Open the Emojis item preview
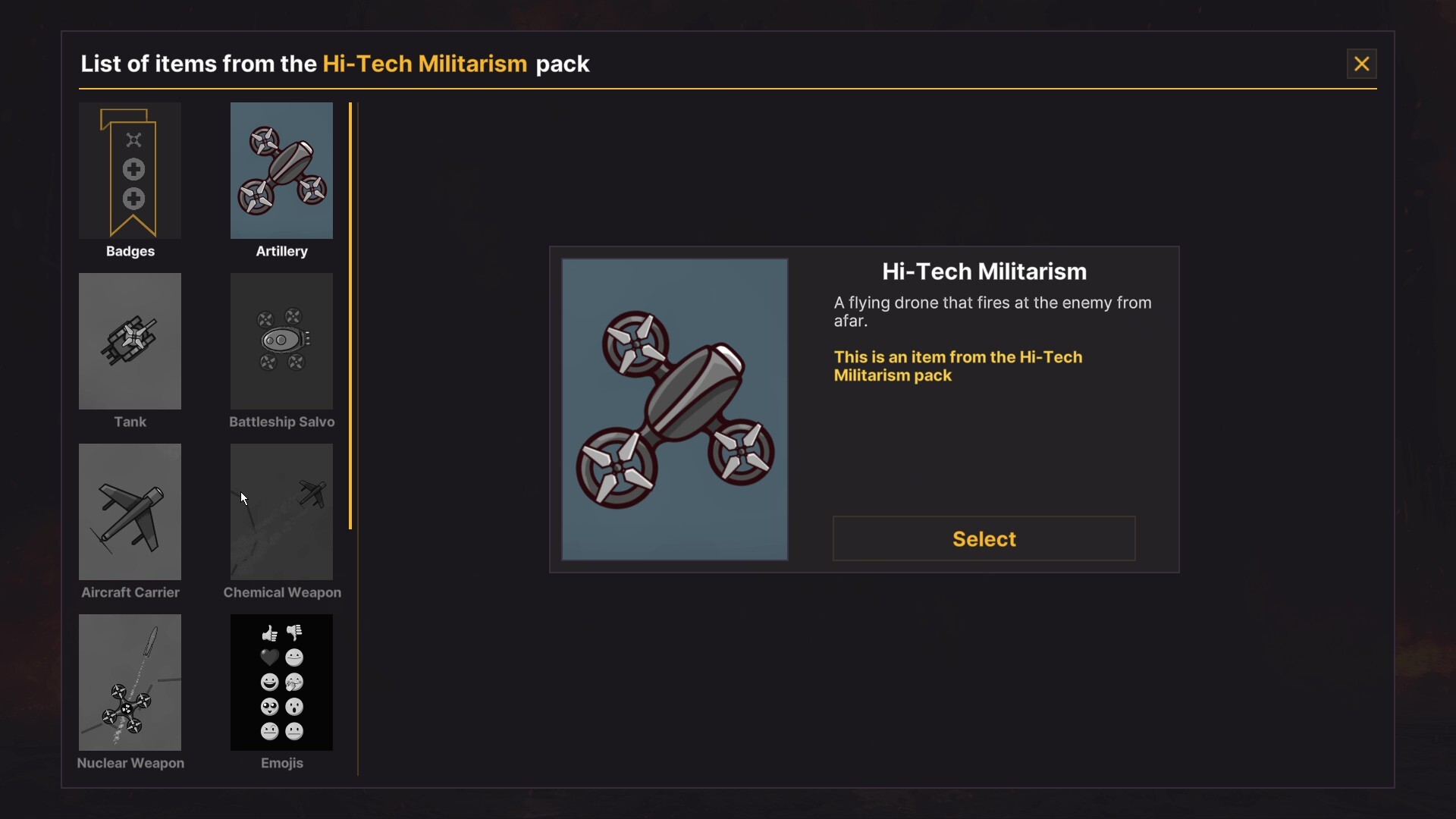Viewport: 1456px width, 819px height. pyautogui.click(x=281, y=682)
